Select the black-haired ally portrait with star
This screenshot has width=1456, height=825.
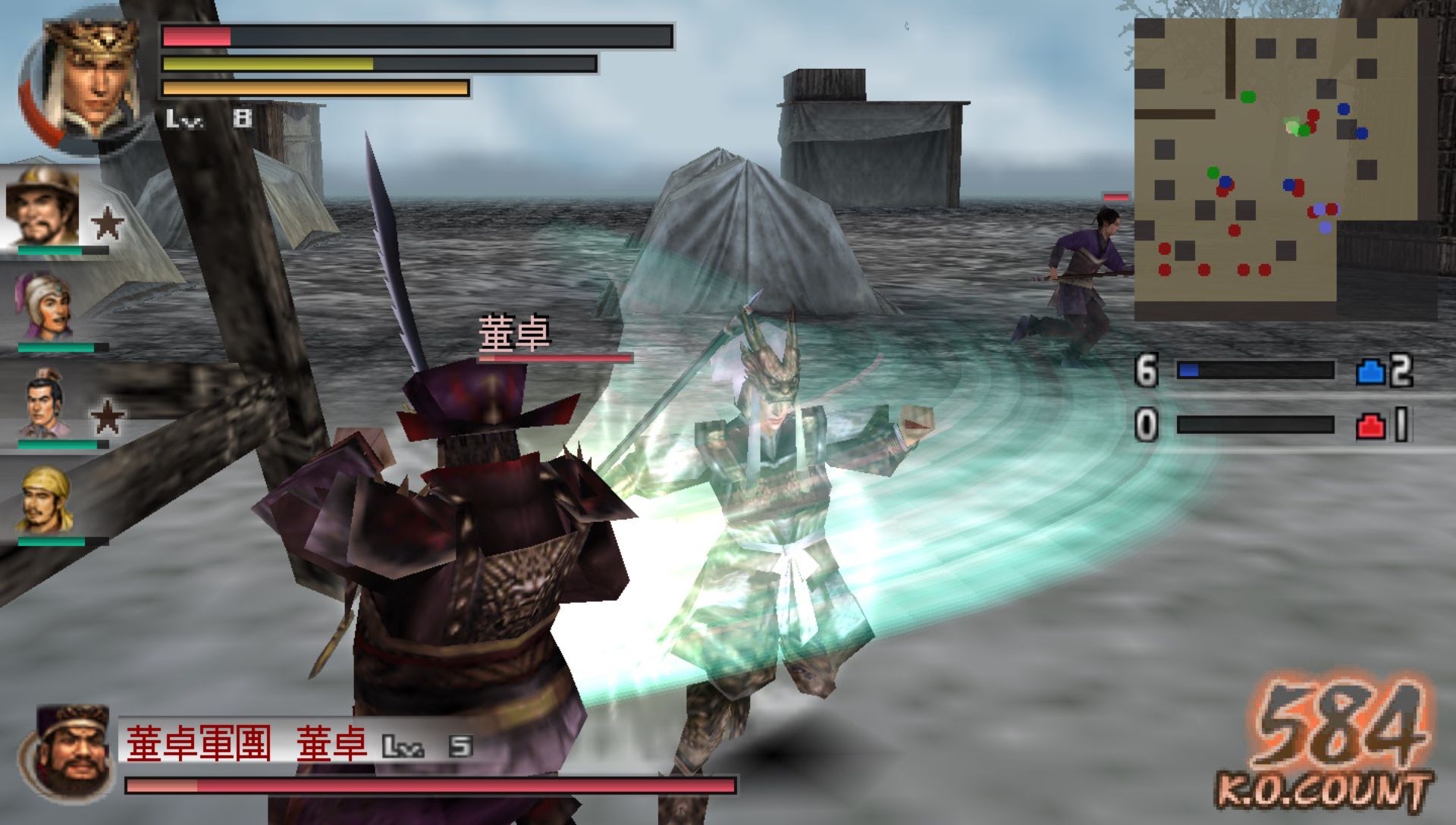tap(42, 402)
